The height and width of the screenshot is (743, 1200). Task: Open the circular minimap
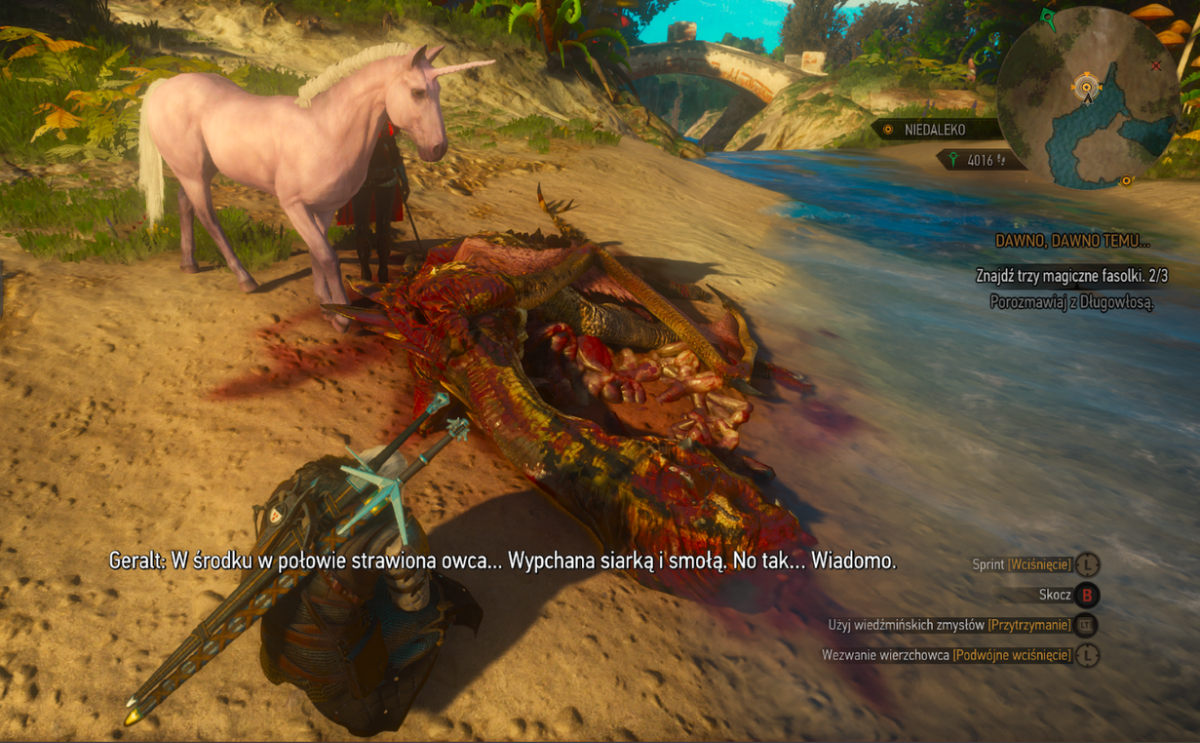coord(1089,95)
